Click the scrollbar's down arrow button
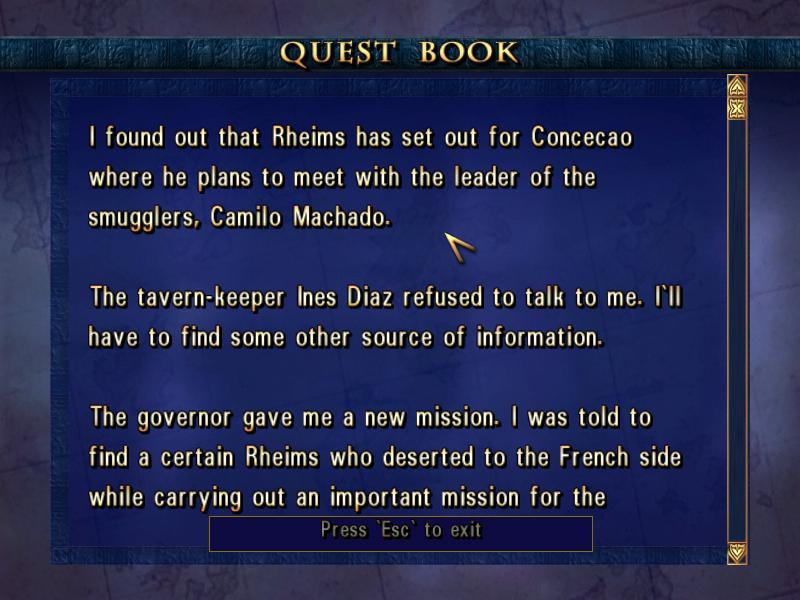 pyautogui.click(x=737, y=551)
